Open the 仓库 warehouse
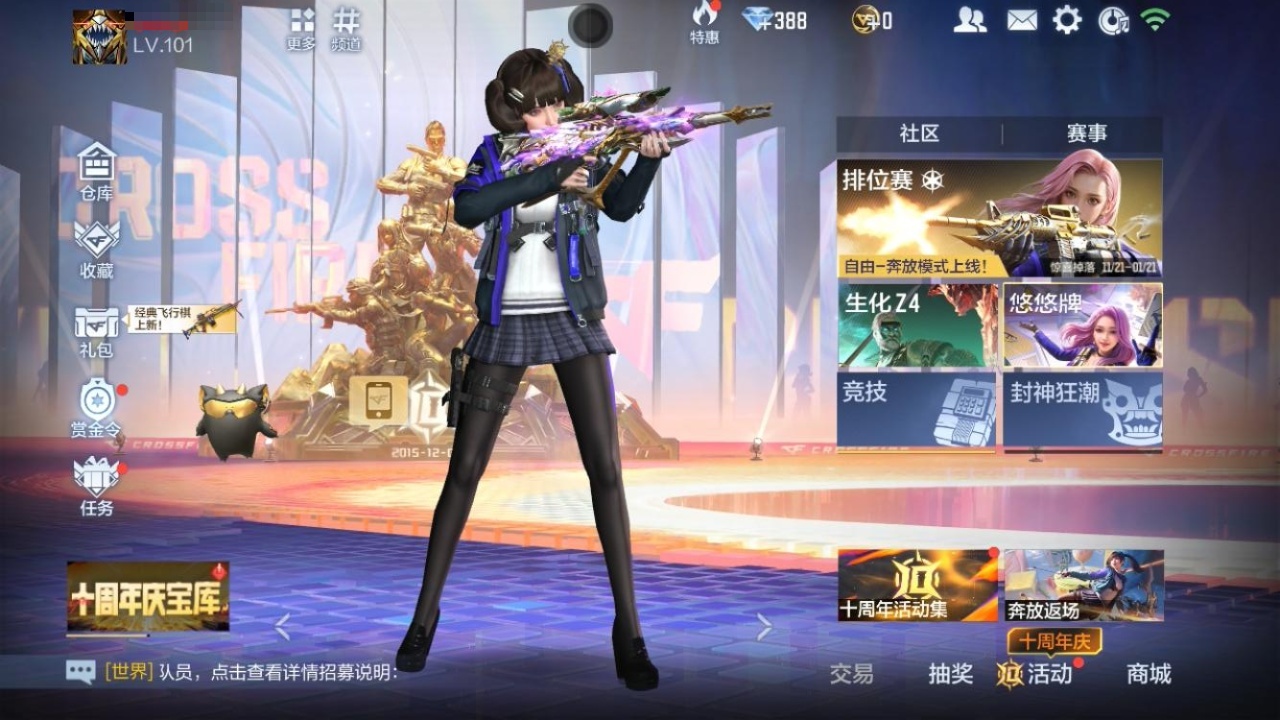This screenshot has width=1280, height=720. coord(97,171)
